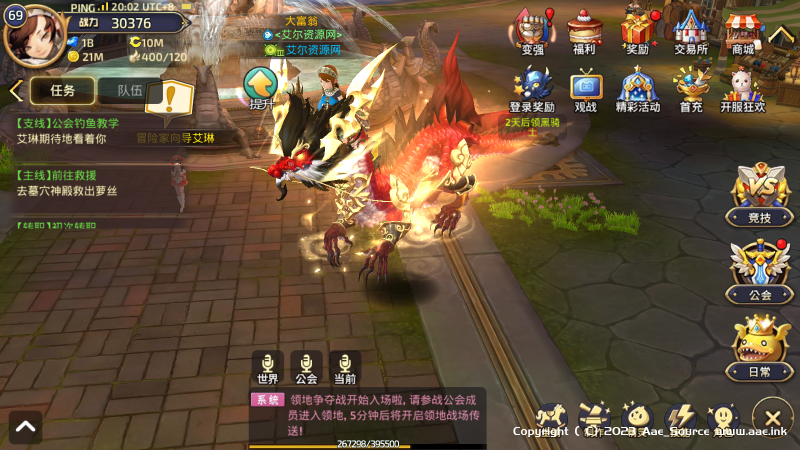This screenshot has width=800, height=450.
Task: Open the 商城 shop
Action: click(742, 32)
